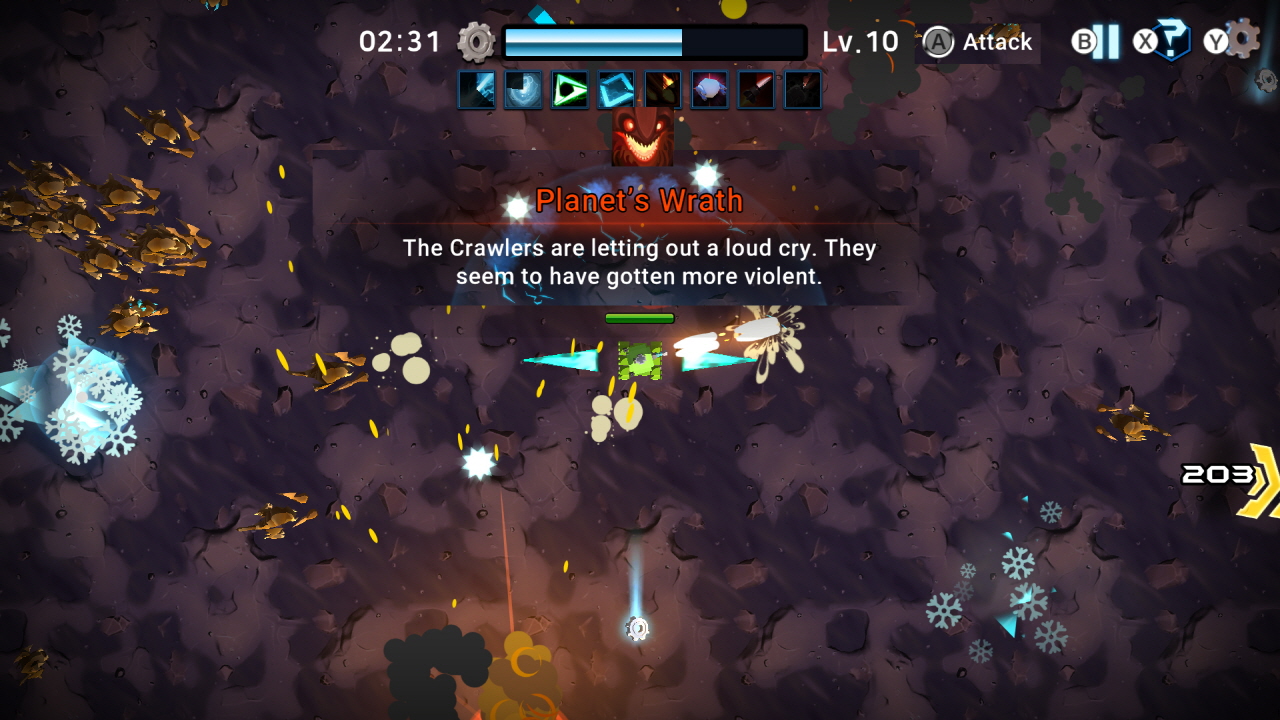
Task: Click the Planet's Wrath title text
Action: 640,200
